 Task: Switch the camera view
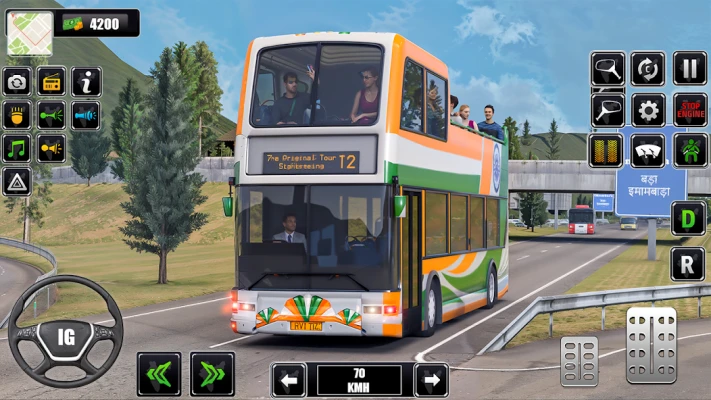coord(18,81)
